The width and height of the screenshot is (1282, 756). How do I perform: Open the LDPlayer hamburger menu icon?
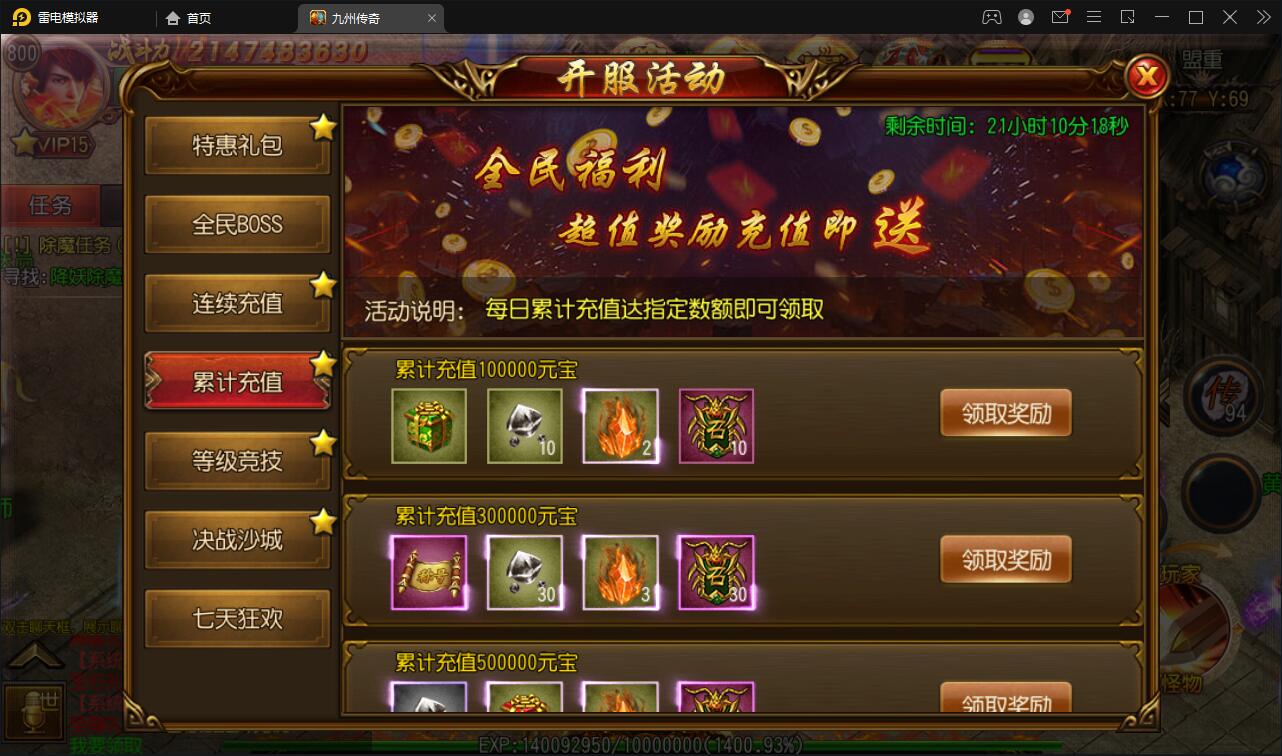[1094, 17]
